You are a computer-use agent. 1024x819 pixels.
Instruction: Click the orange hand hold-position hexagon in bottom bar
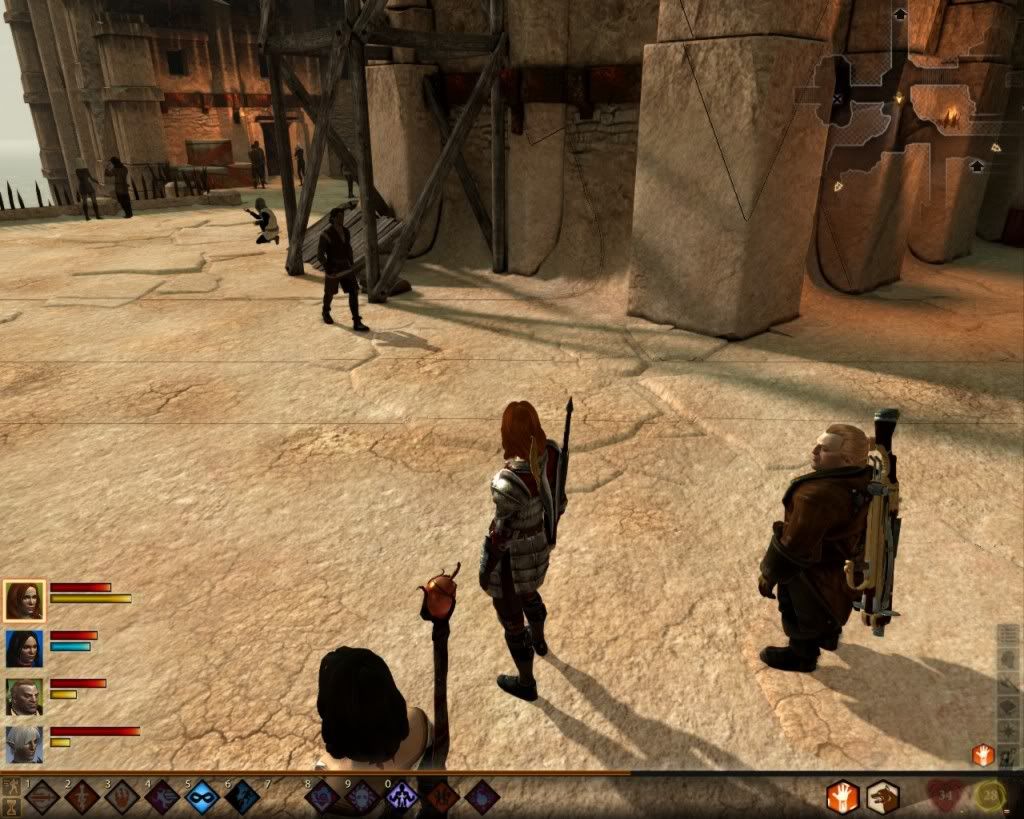click(x=842, y=797)
